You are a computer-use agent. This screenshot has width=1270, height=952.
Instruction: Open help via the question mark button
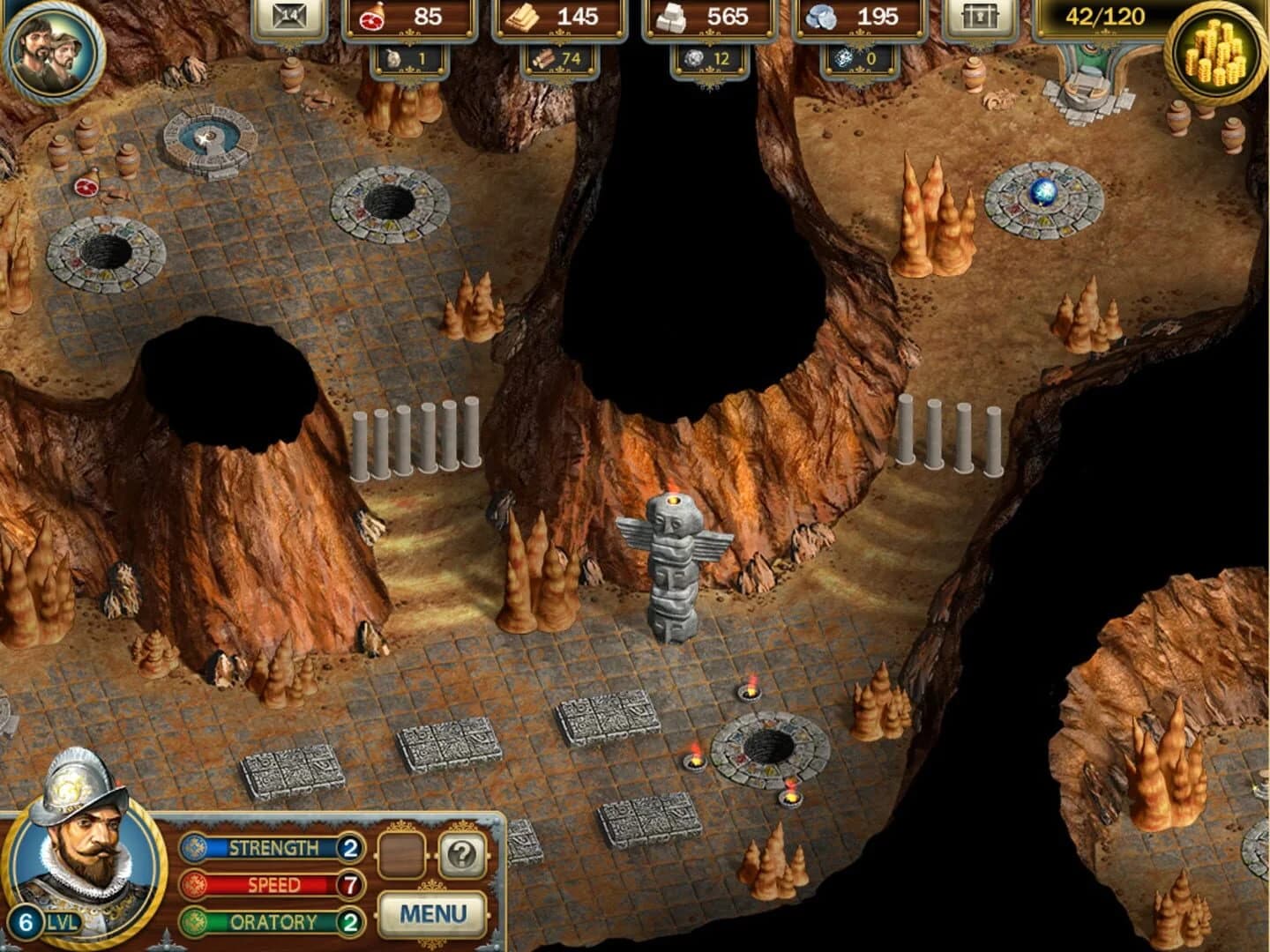pos(463,852)
